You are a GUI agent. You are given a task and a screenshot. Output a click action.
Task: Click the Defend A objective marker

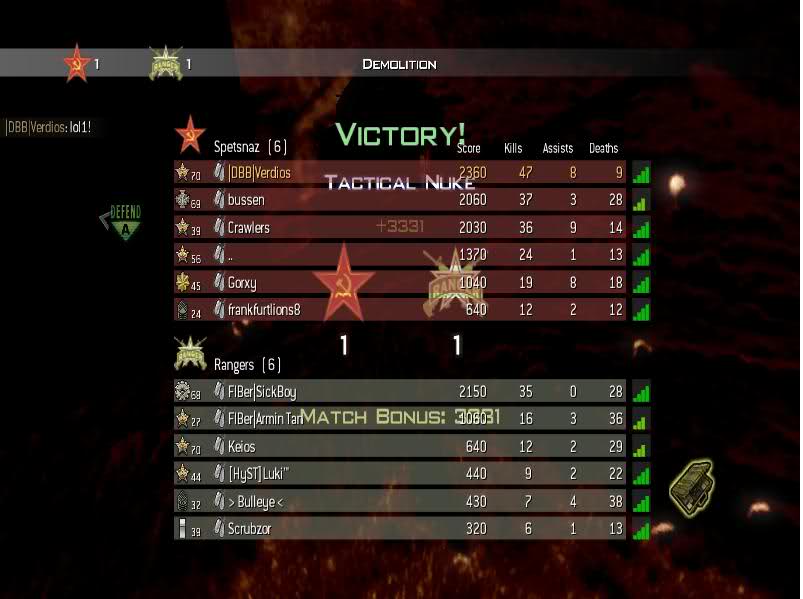(125, 221)
